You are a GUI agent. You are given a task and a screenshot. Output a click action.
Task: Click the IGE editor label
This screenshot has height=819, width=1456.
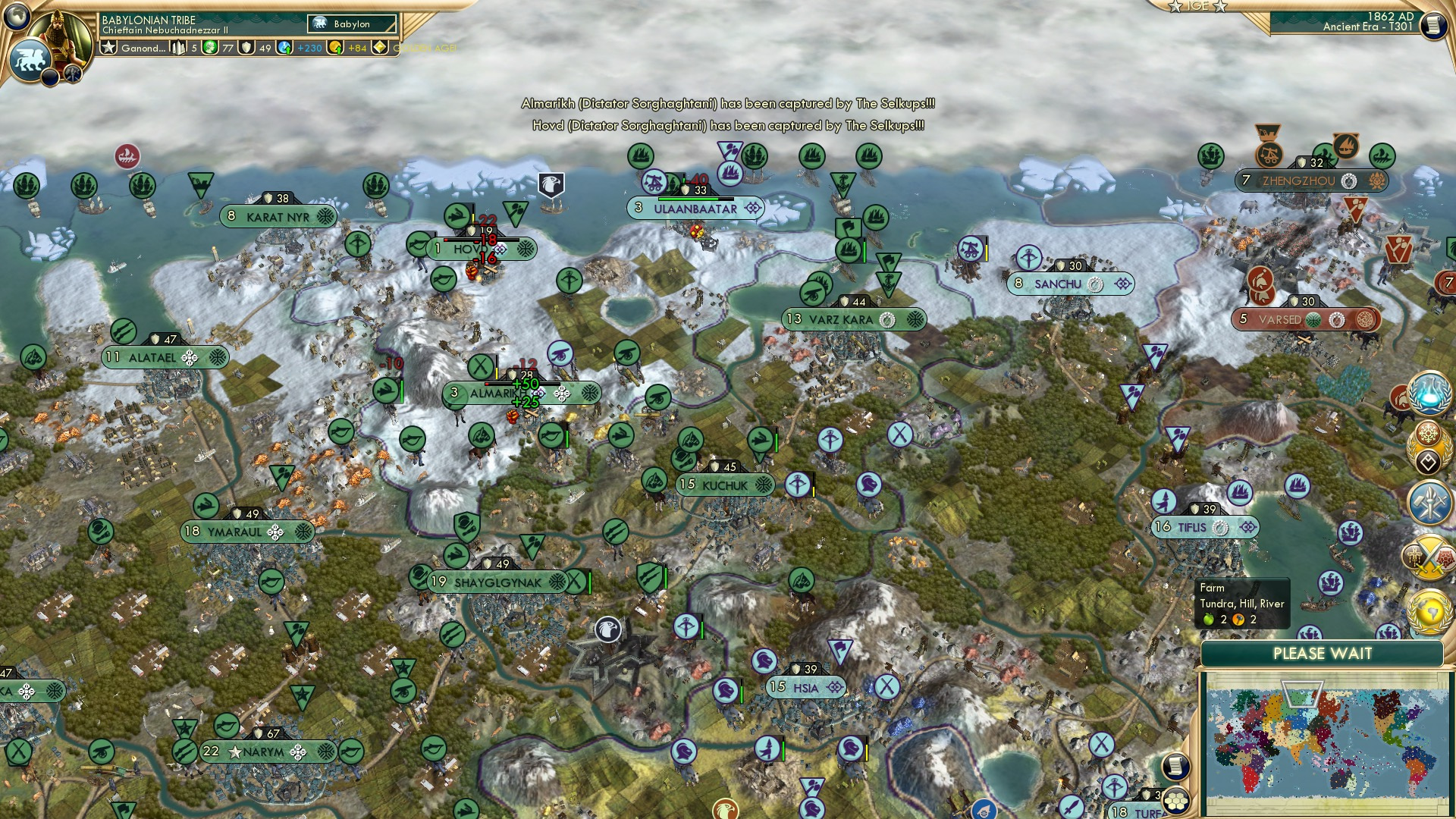pos(1198,8)
